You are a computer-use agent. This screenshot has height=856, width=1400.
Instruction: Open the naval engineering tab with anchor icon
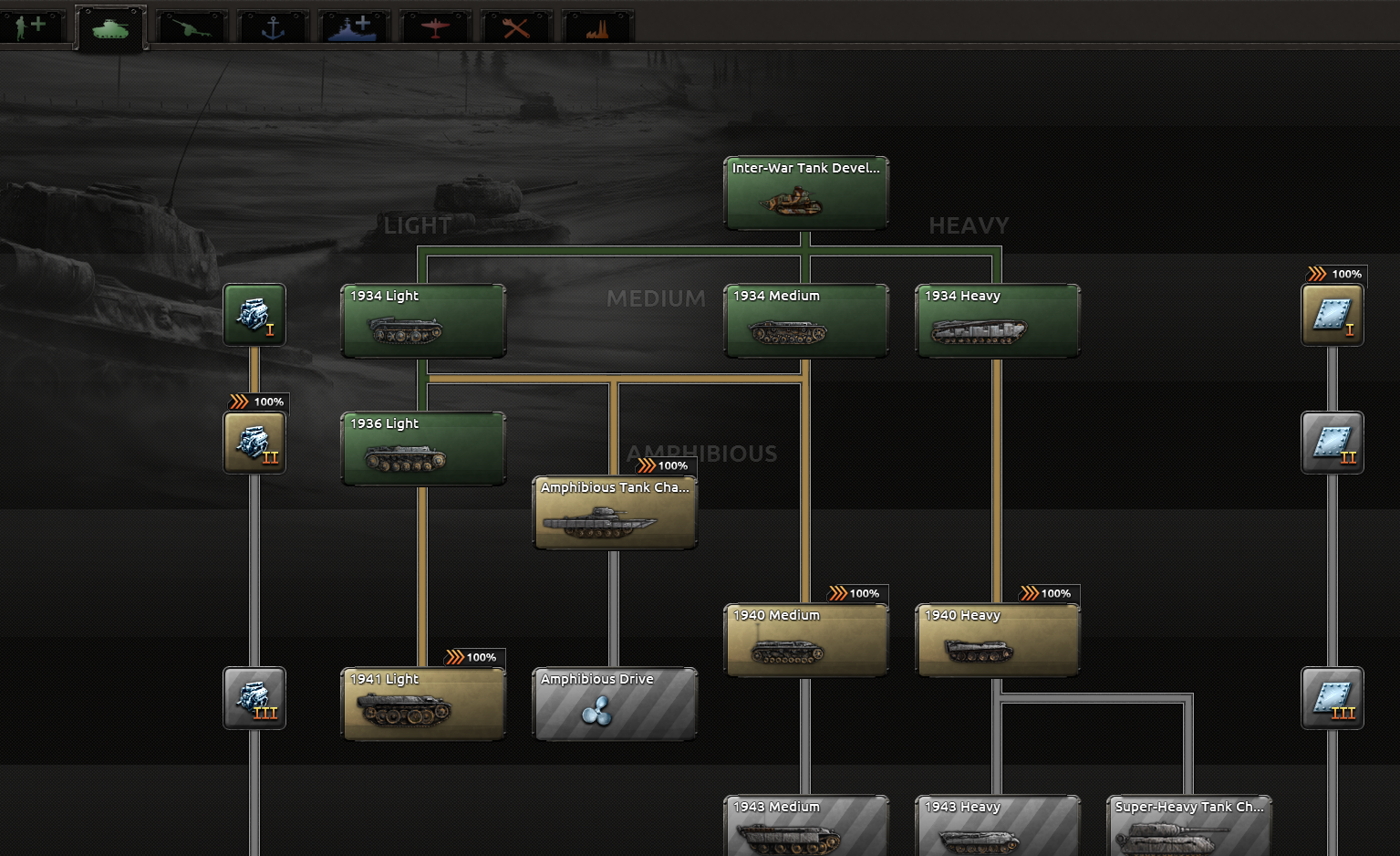[271, 26]
